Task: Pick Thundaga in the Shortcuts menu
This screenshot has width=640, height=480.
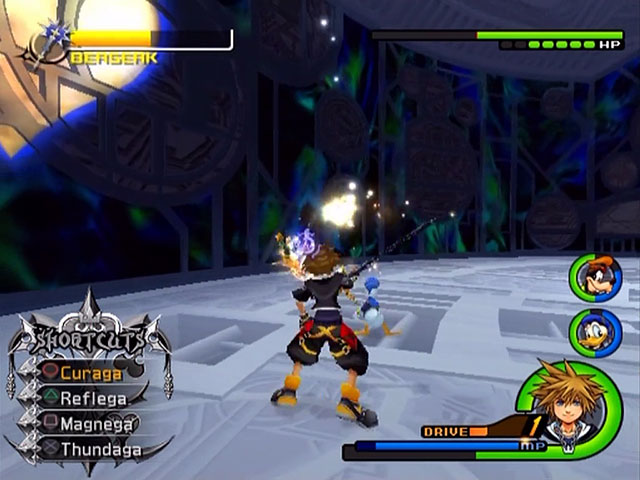Action: point(97,449)
